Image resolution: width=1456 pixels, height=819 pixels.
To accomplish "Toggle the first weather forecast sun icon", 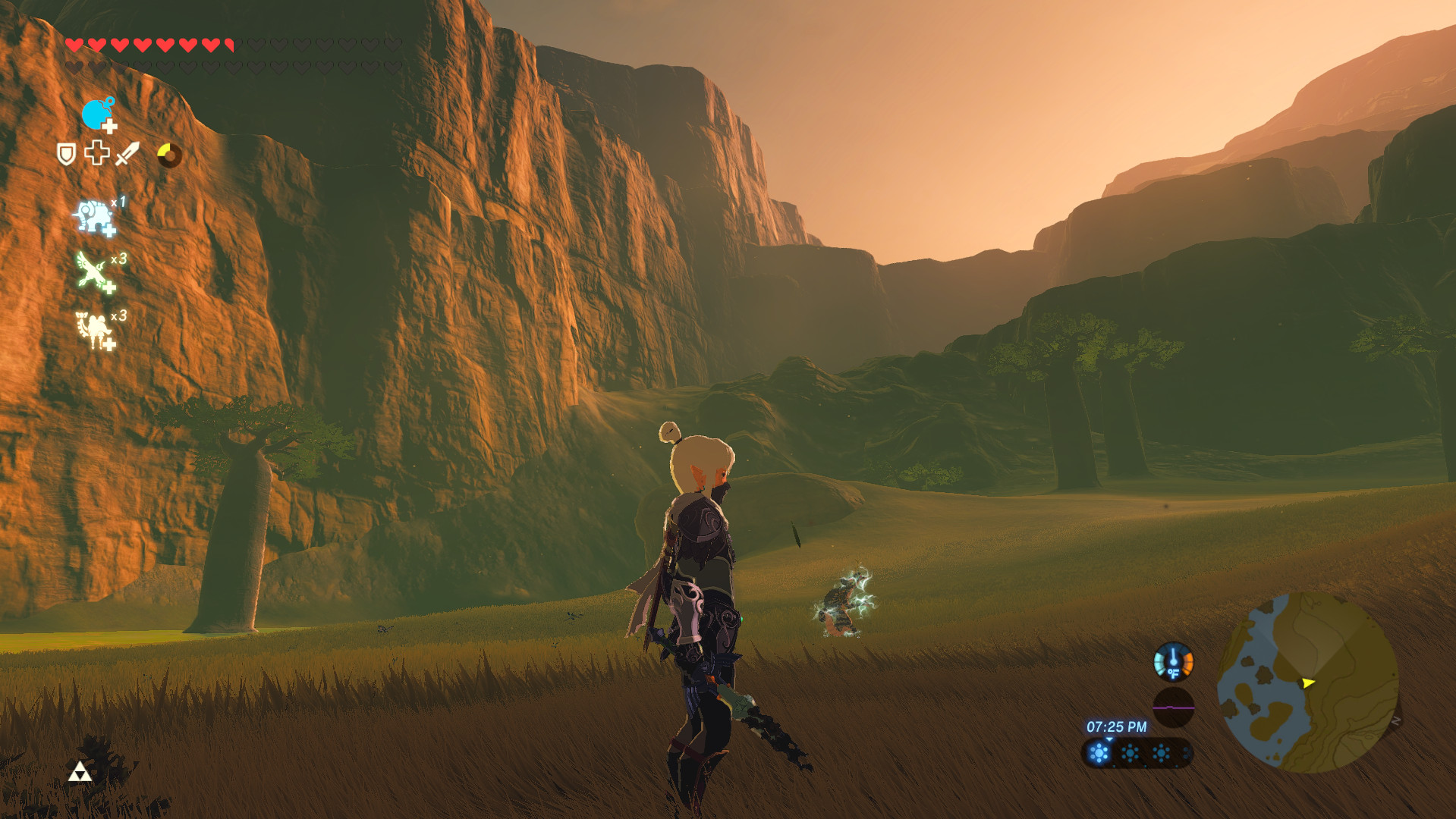I will (1098, 752).
